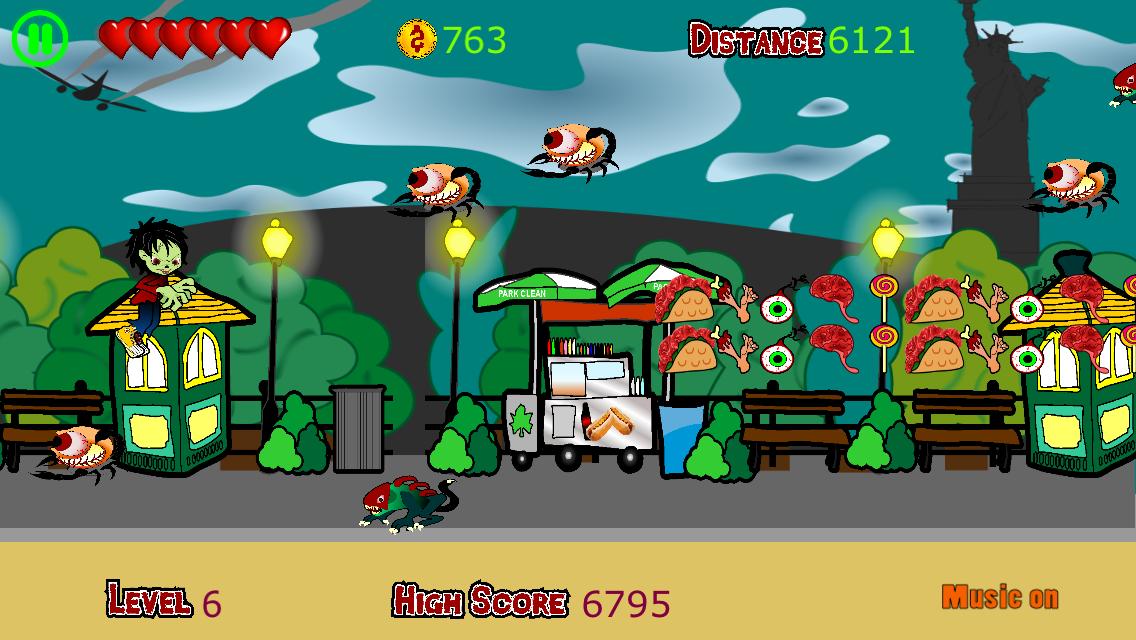Pause the game with the green button
The height and width of the screenshot is (640, 1136).
coord(40,39)
